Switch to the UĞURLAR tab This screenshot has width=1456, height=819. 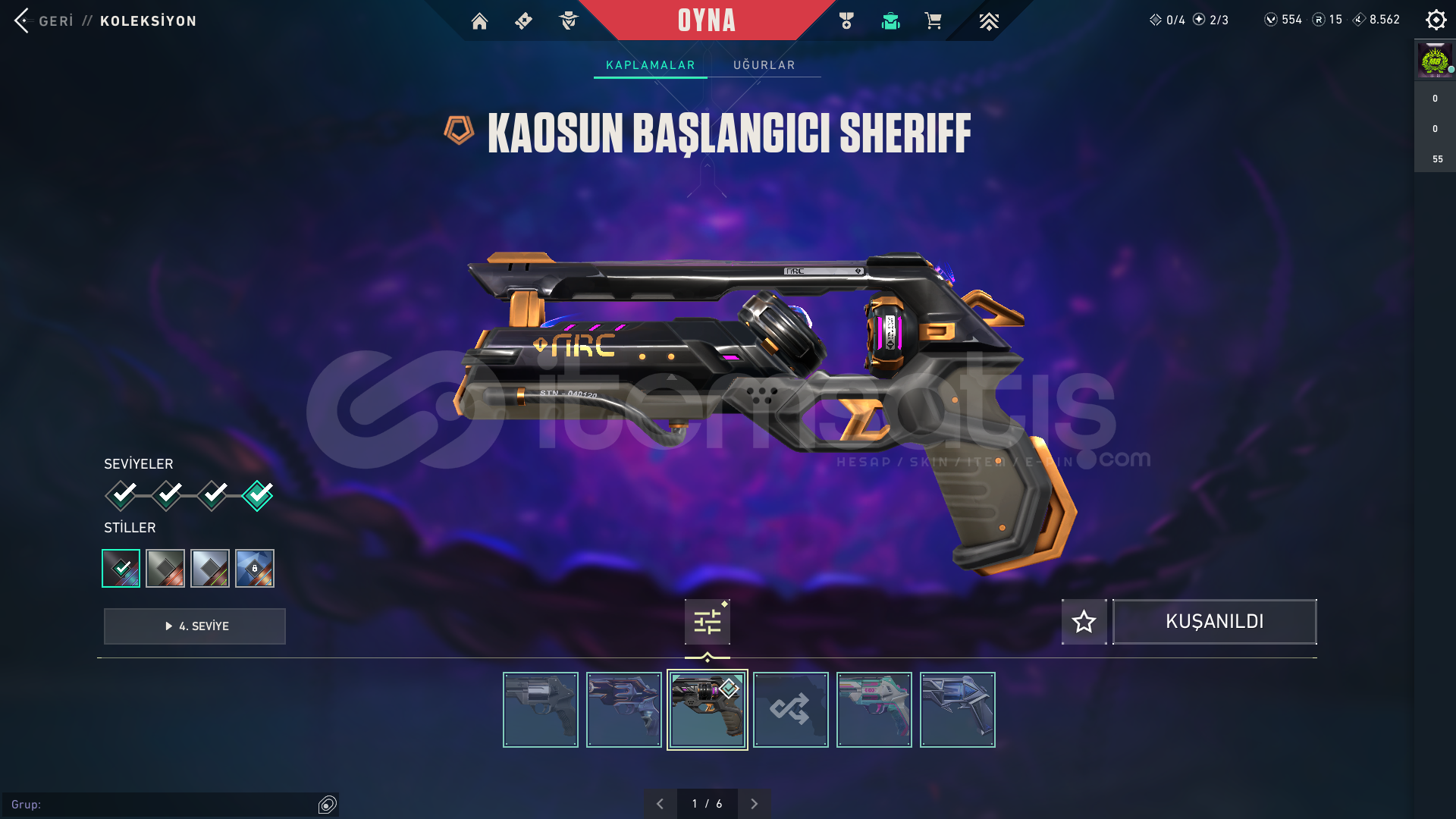pos(764,65)
